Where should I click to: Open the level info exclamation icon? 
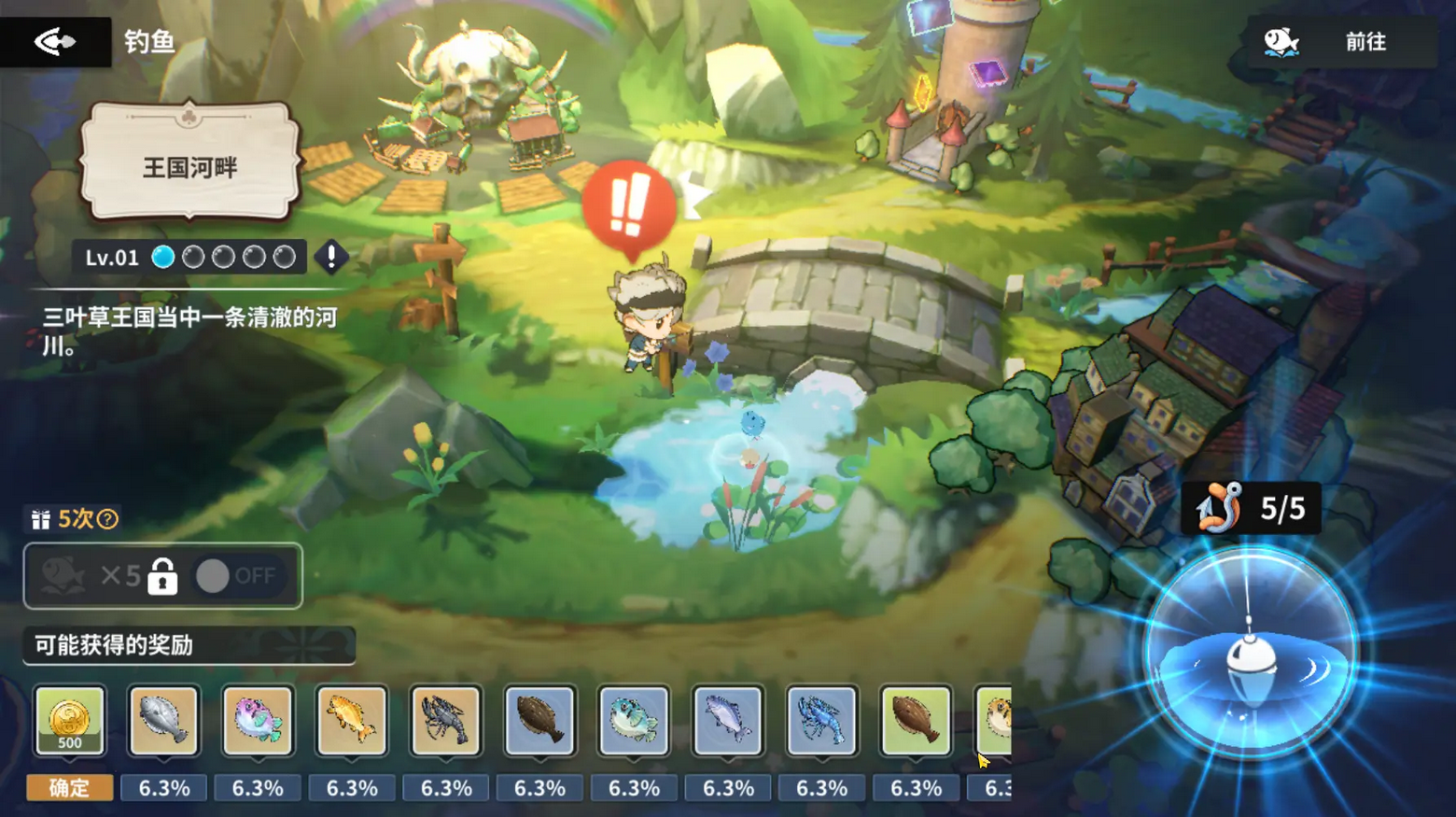[x=331, y=257]
